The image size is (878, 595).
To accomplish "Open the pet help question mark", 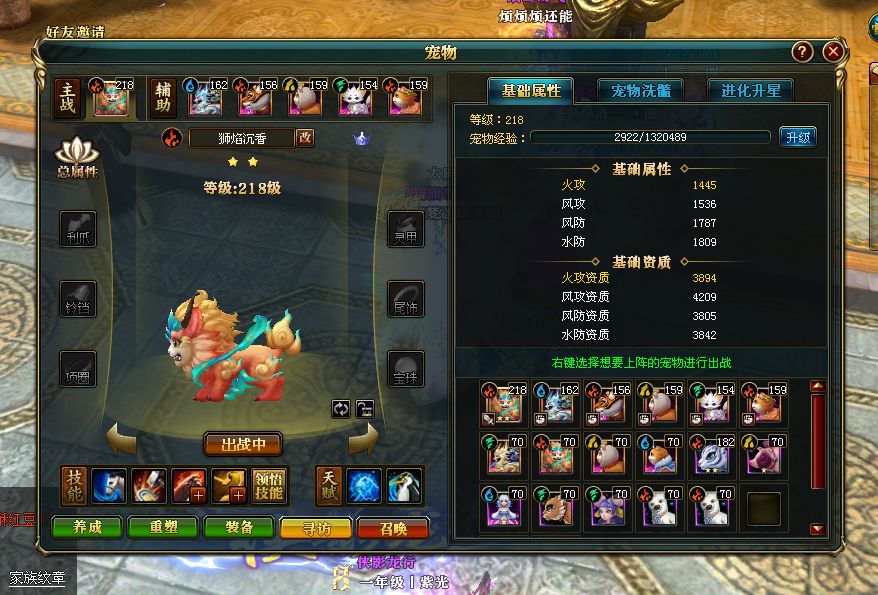I will (x=802, y=52).
